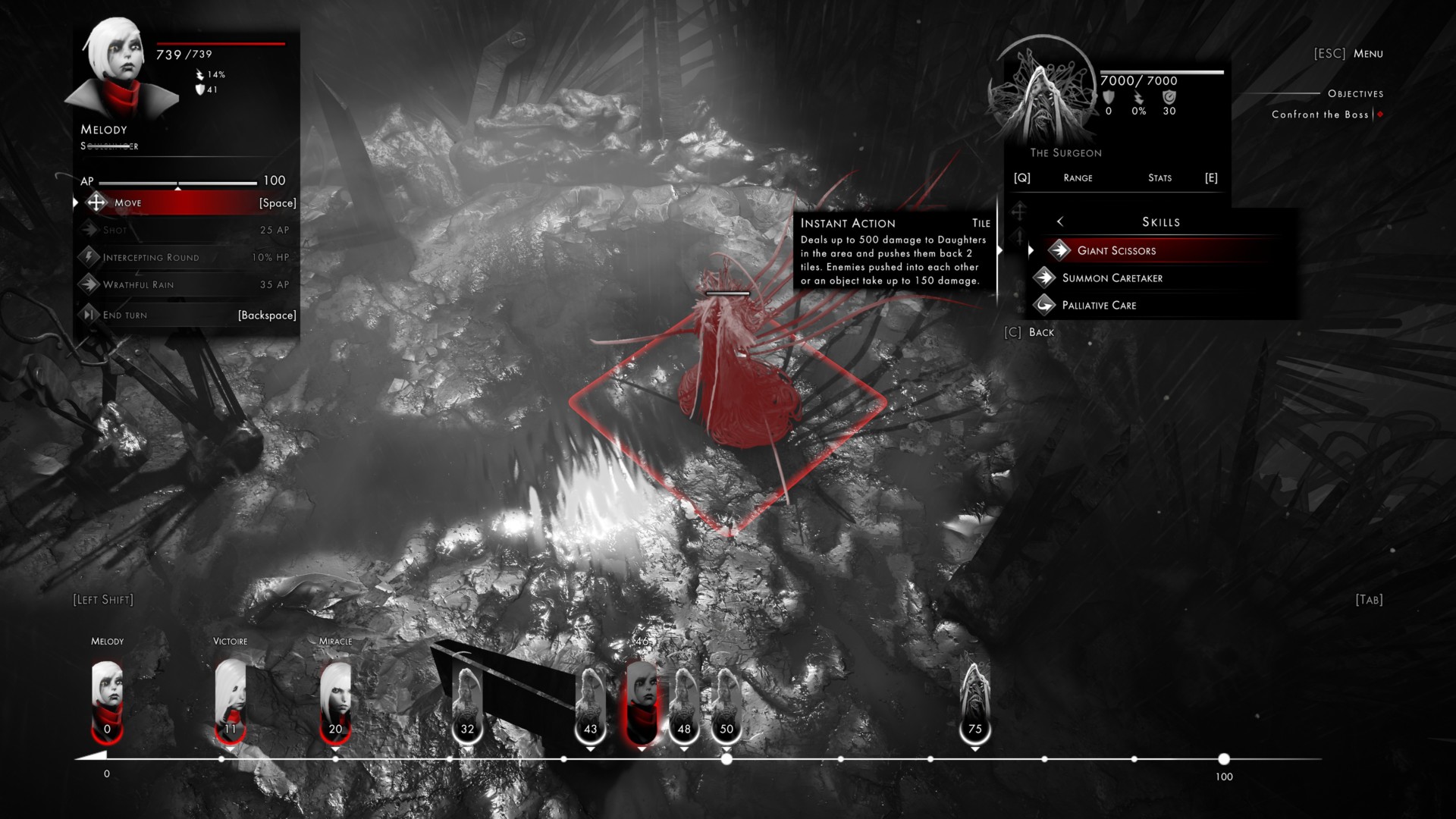View the Summon Caretaker skill
Screen dimensions: 1456x819
pyautogui.click(x=1112, y=278)
